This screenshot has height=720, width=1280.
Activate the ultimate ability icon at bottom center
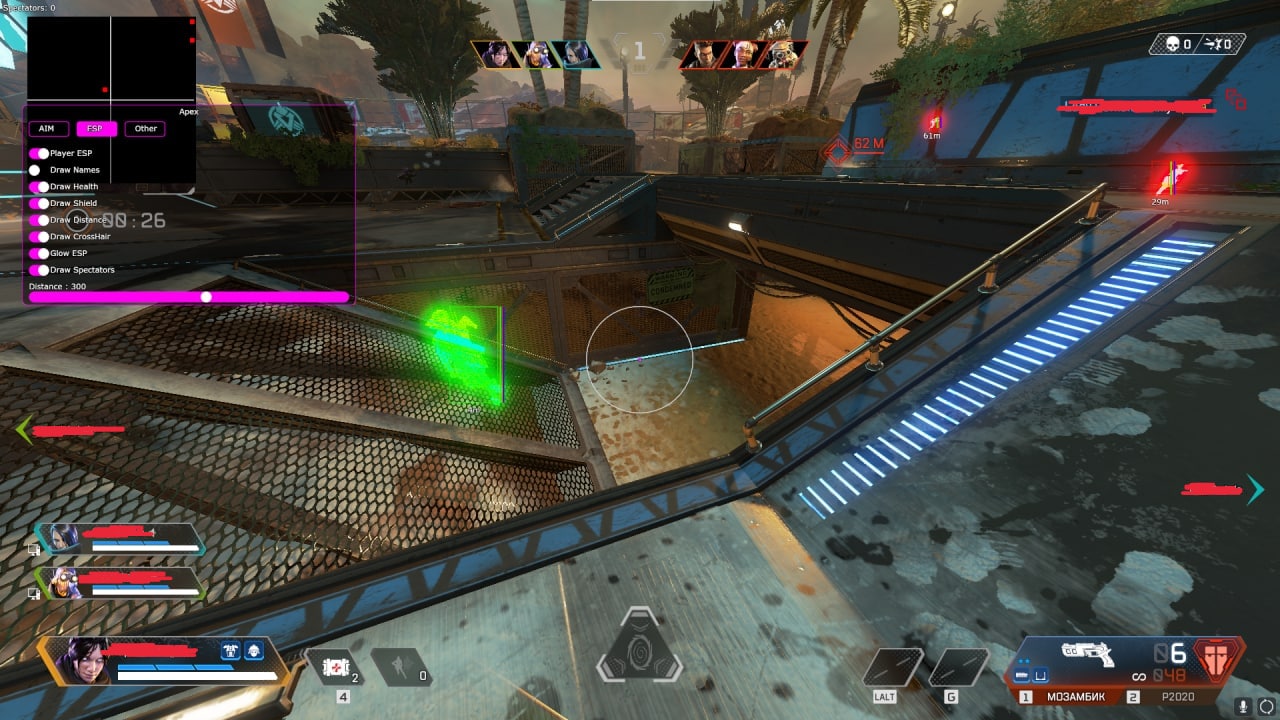pyautogui.click(x=639, y=647)
